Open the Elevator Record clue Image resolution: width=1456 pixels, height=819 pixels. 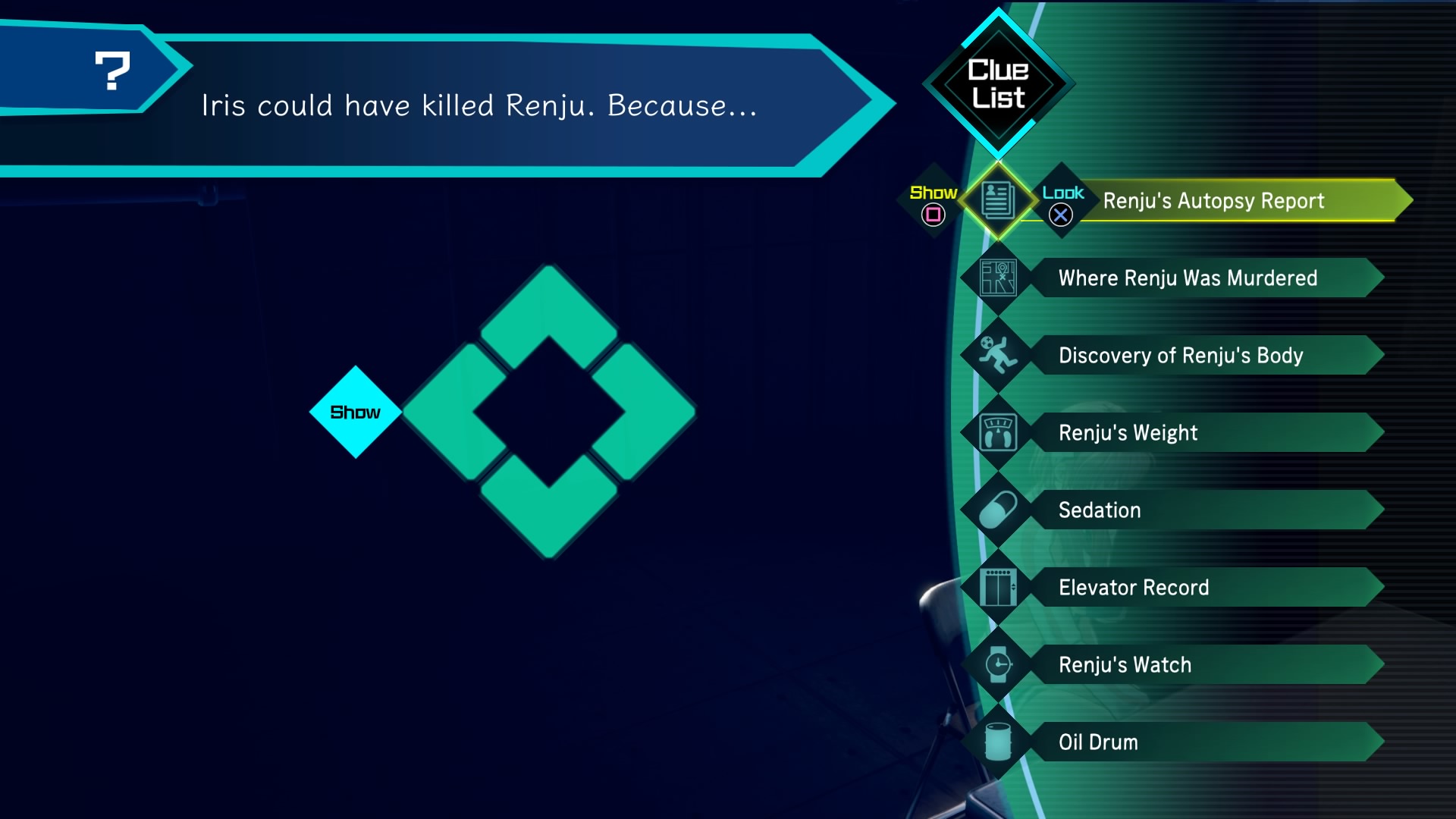click(1134, 588)
